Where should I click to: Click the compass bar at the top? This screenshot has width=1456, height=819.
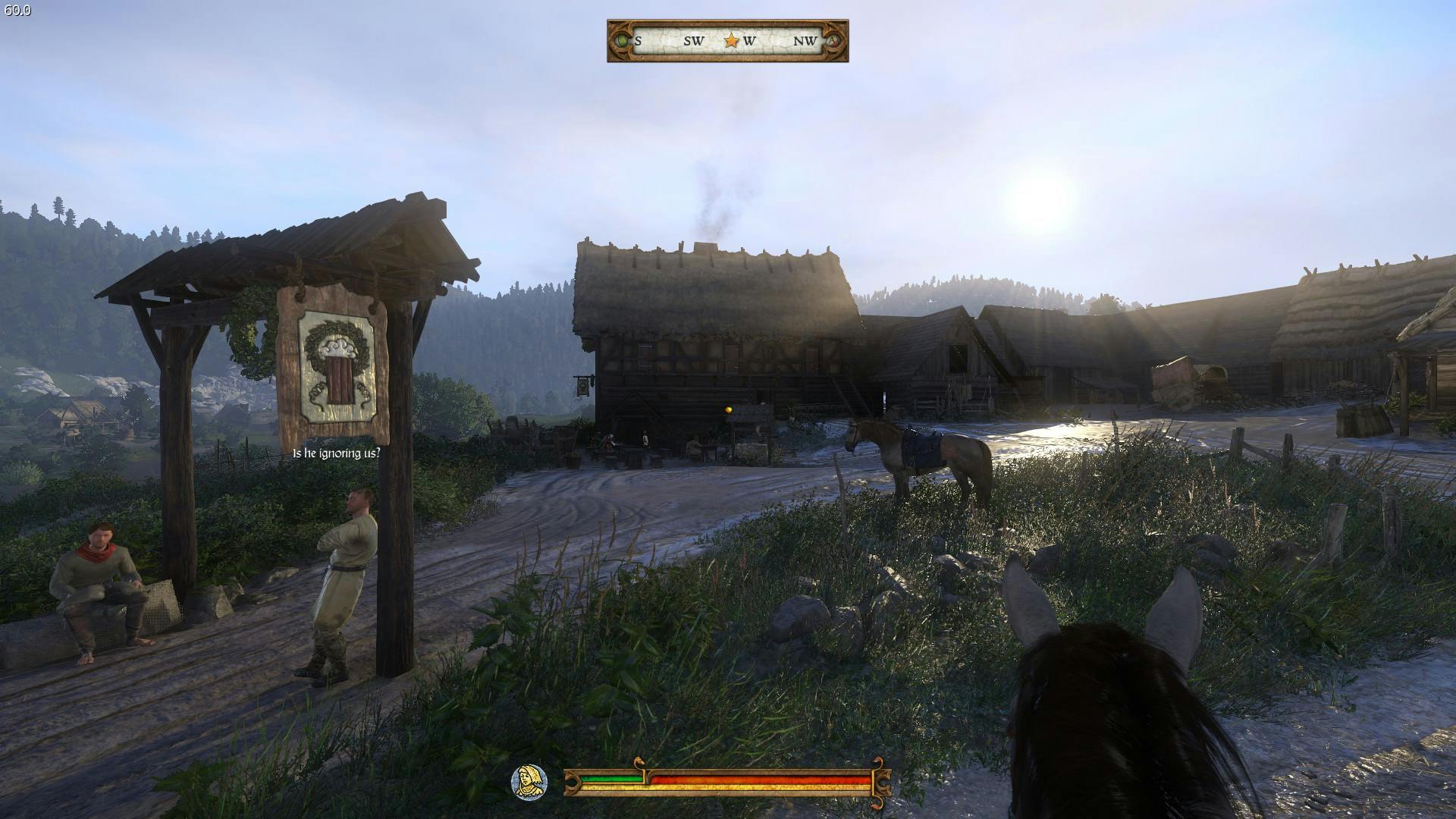(727, 41)
